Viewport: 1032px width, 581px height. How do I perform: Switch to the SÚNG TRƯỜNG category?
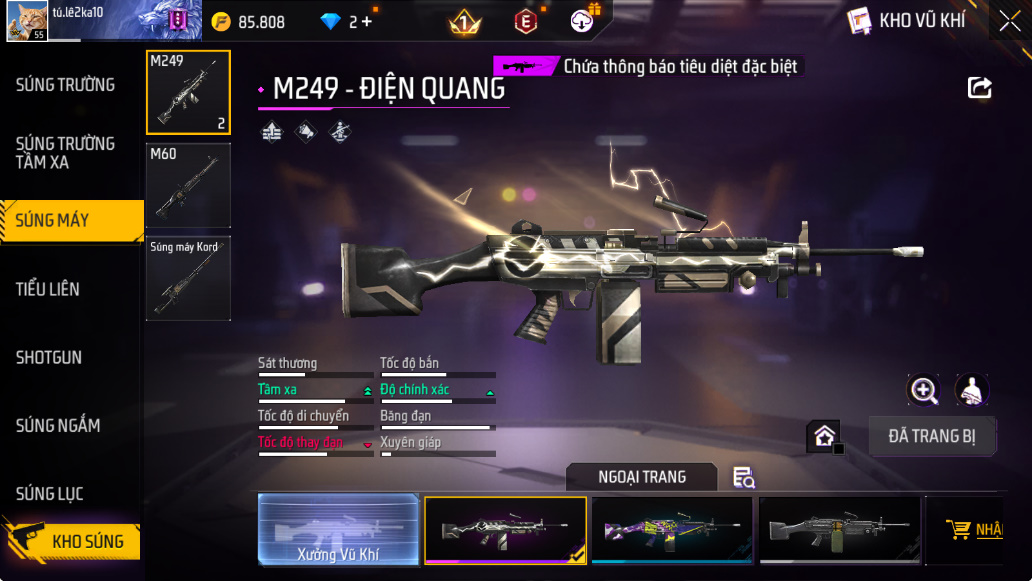coord(65,85)
